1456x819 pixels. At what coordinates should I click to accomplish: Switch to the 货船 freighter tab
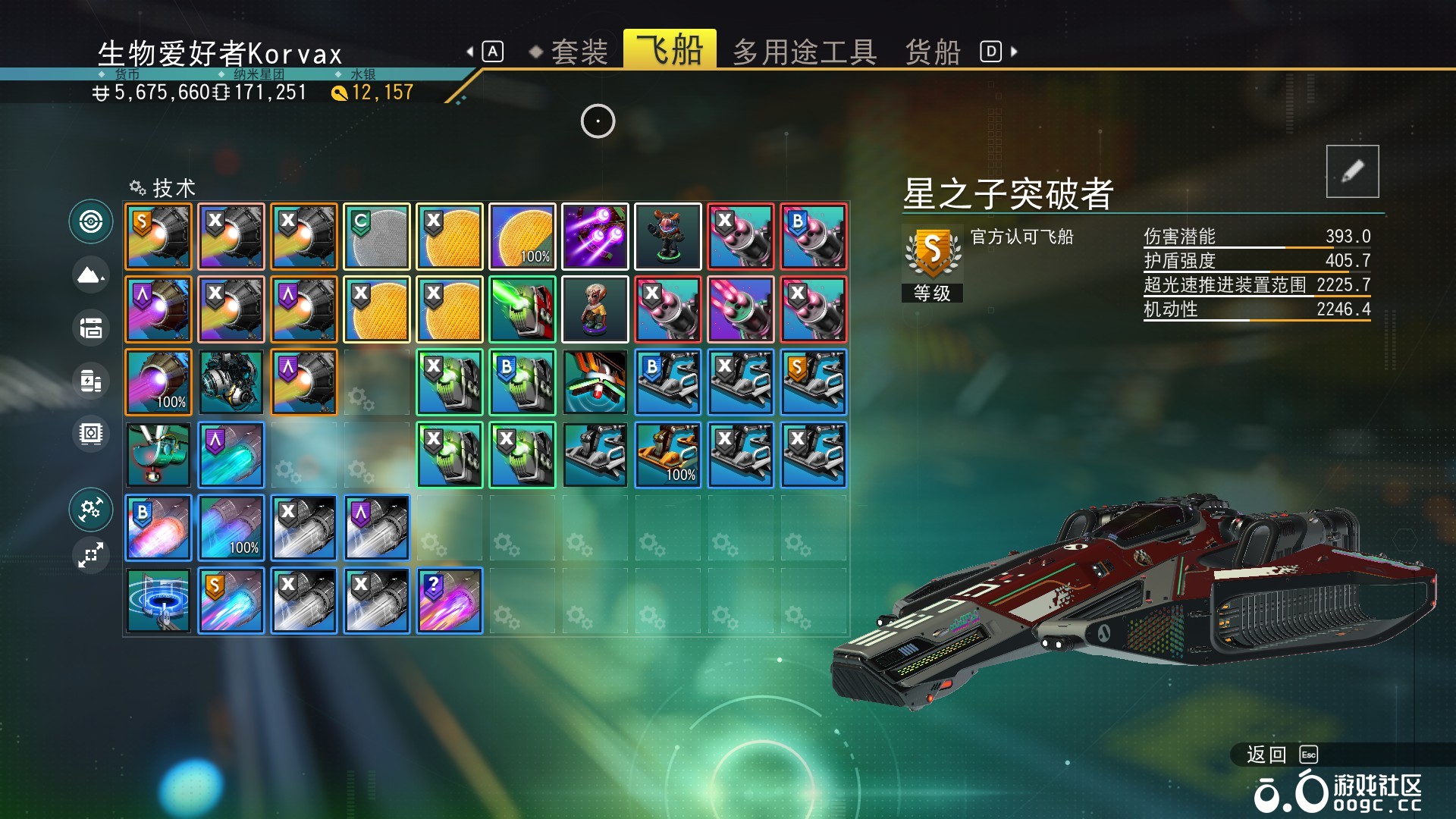pos(933,52)
